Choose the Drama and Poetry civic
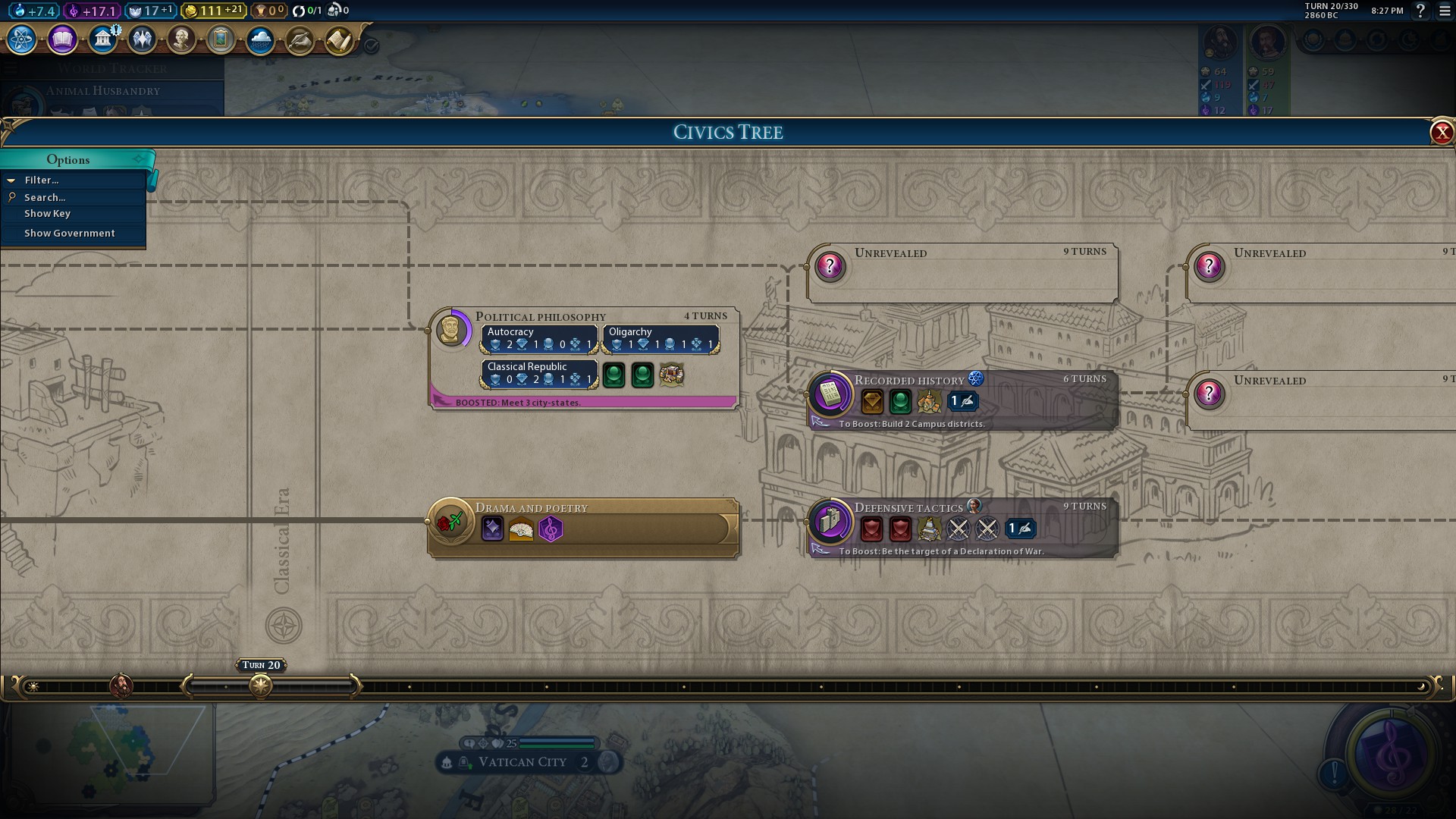Image resolution: width=1456 pixels, height=819 pixels. pos(531,508)
